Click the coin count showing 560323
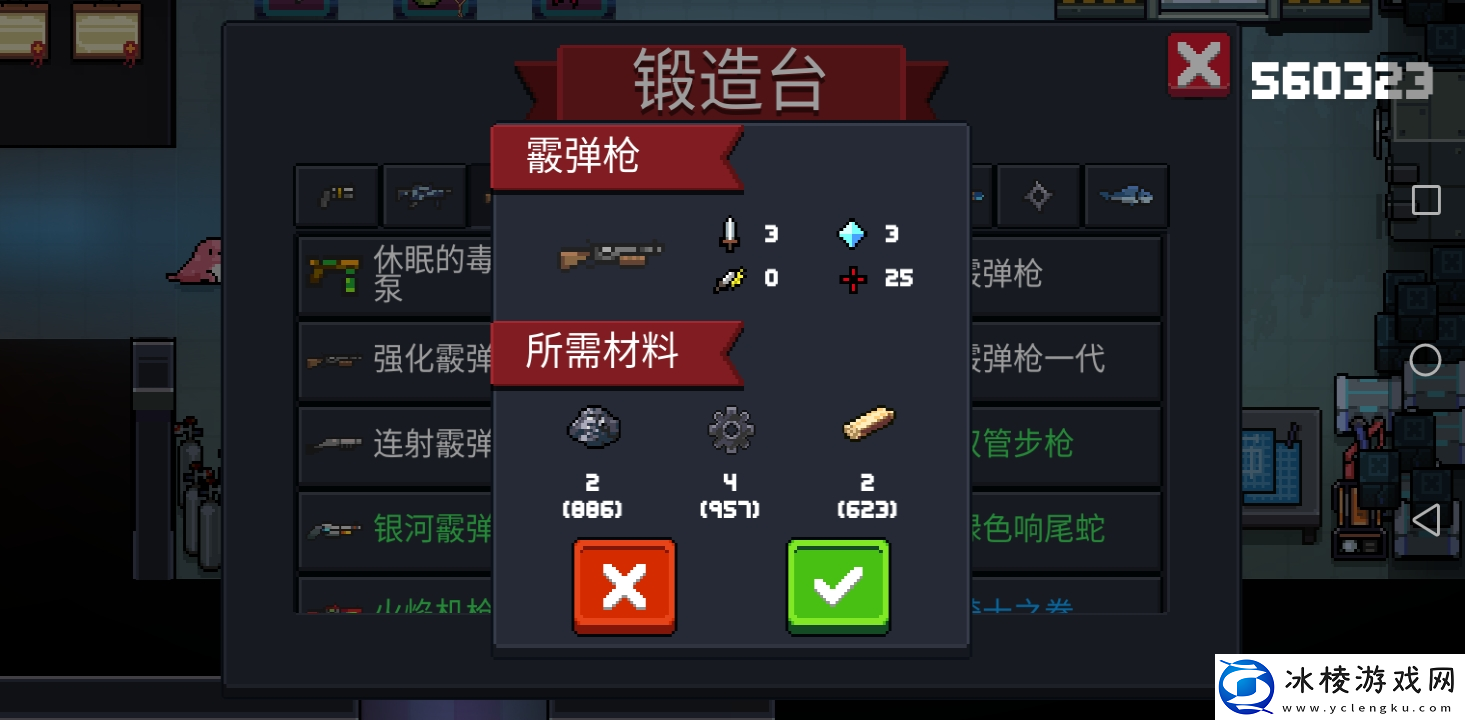 pos(1340,80)
